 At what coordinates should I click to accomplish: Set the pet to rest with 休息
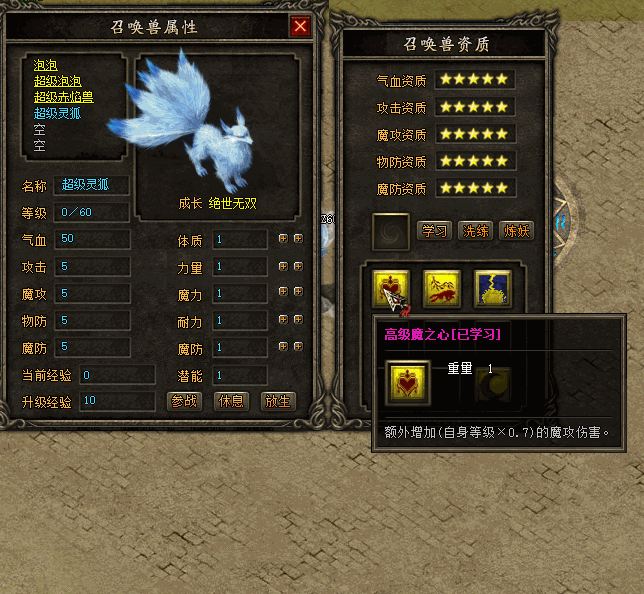click(x=232, y=402)
